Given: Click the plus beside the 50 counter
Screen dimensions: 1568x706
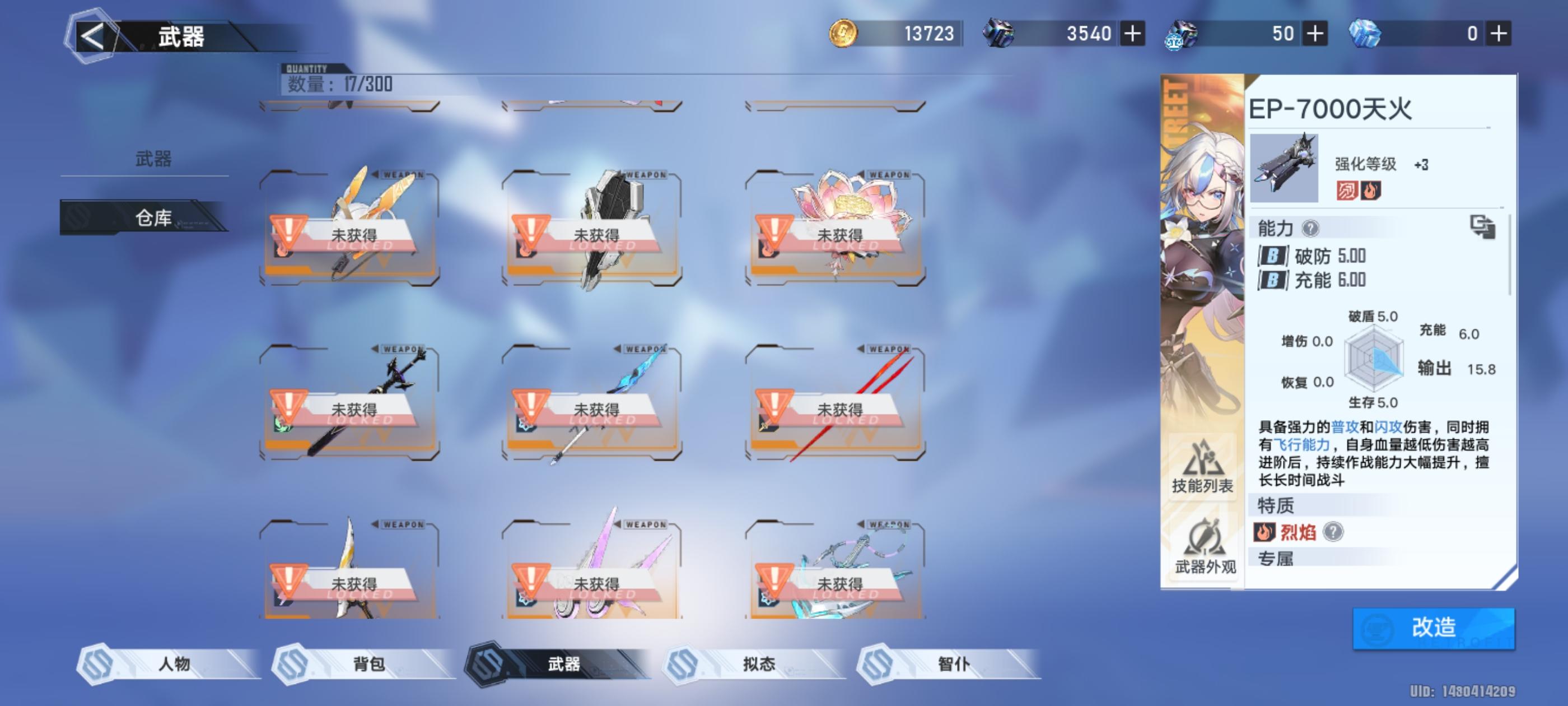Looking at the screenshot, I should point(1316,35).
